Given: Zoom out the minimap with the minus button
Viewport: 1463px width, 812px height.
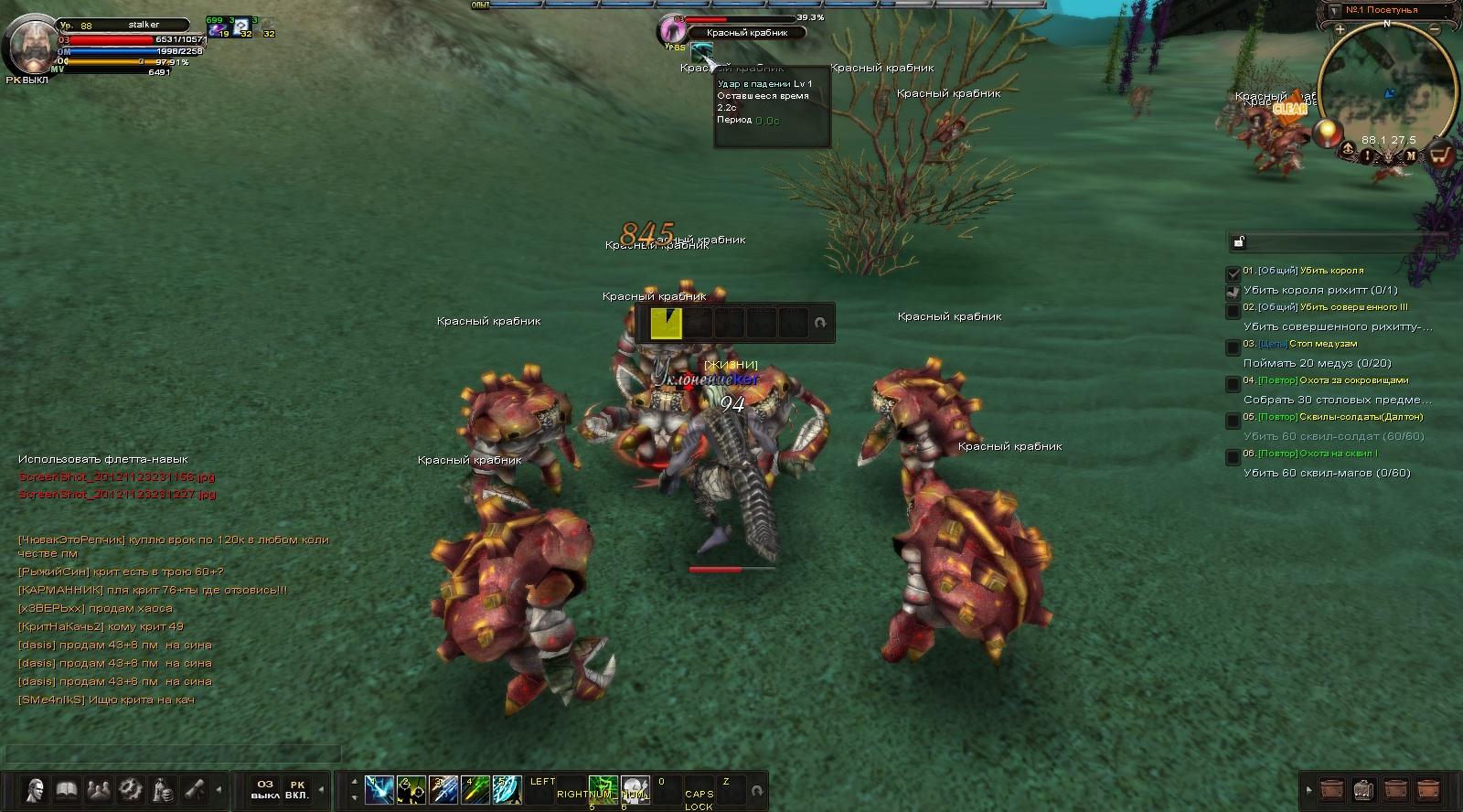Looking at the screenshot, I should tap(1435, 29).
